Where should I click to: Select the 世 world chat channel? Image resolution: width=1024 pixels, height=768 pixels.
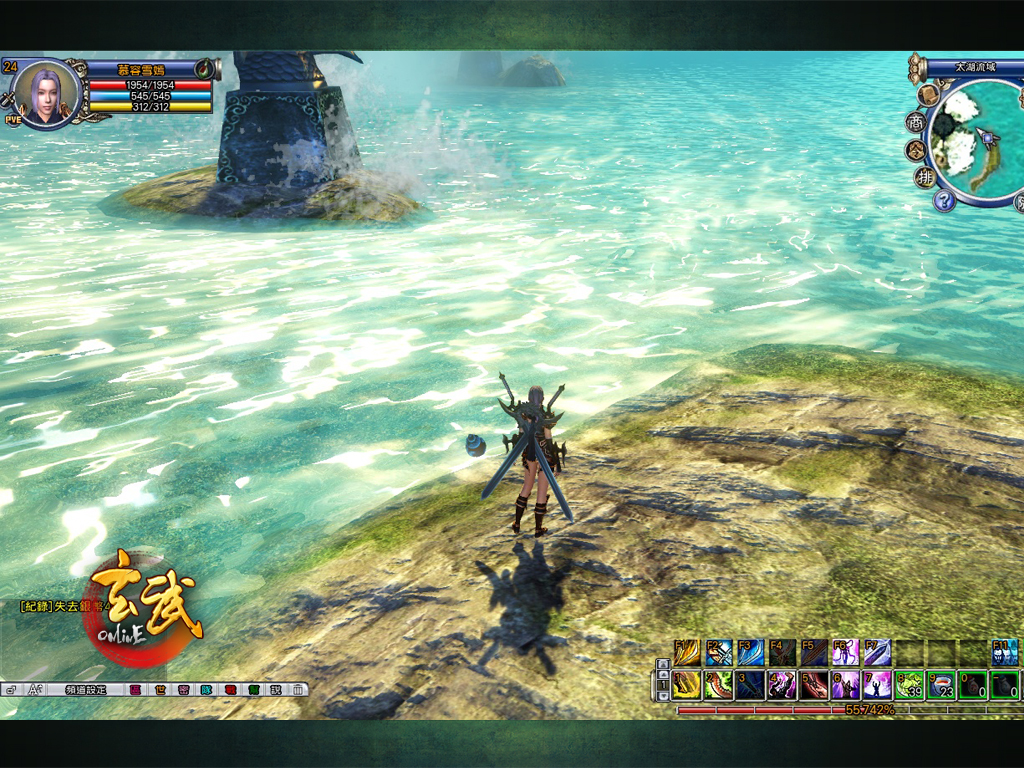[x=158, y=689]
